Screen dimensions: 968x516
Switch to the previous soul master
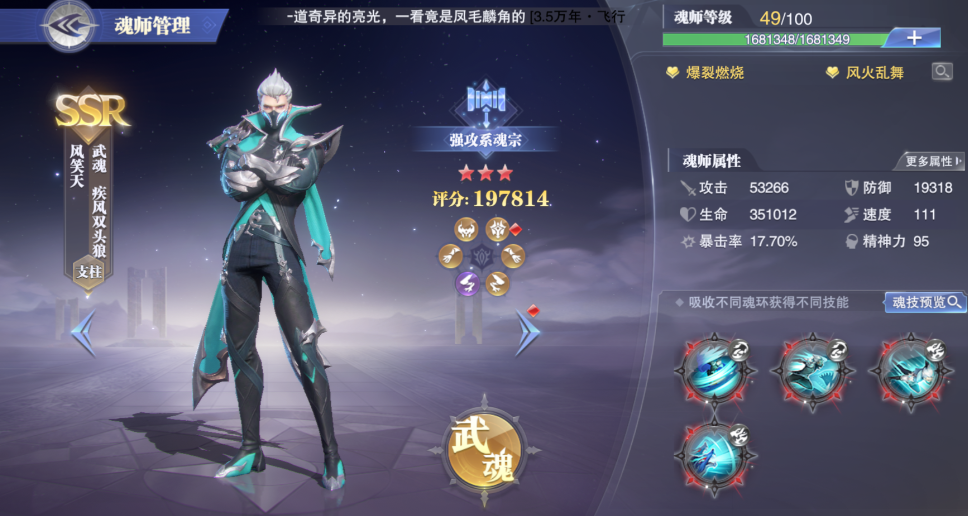point(84,332)
